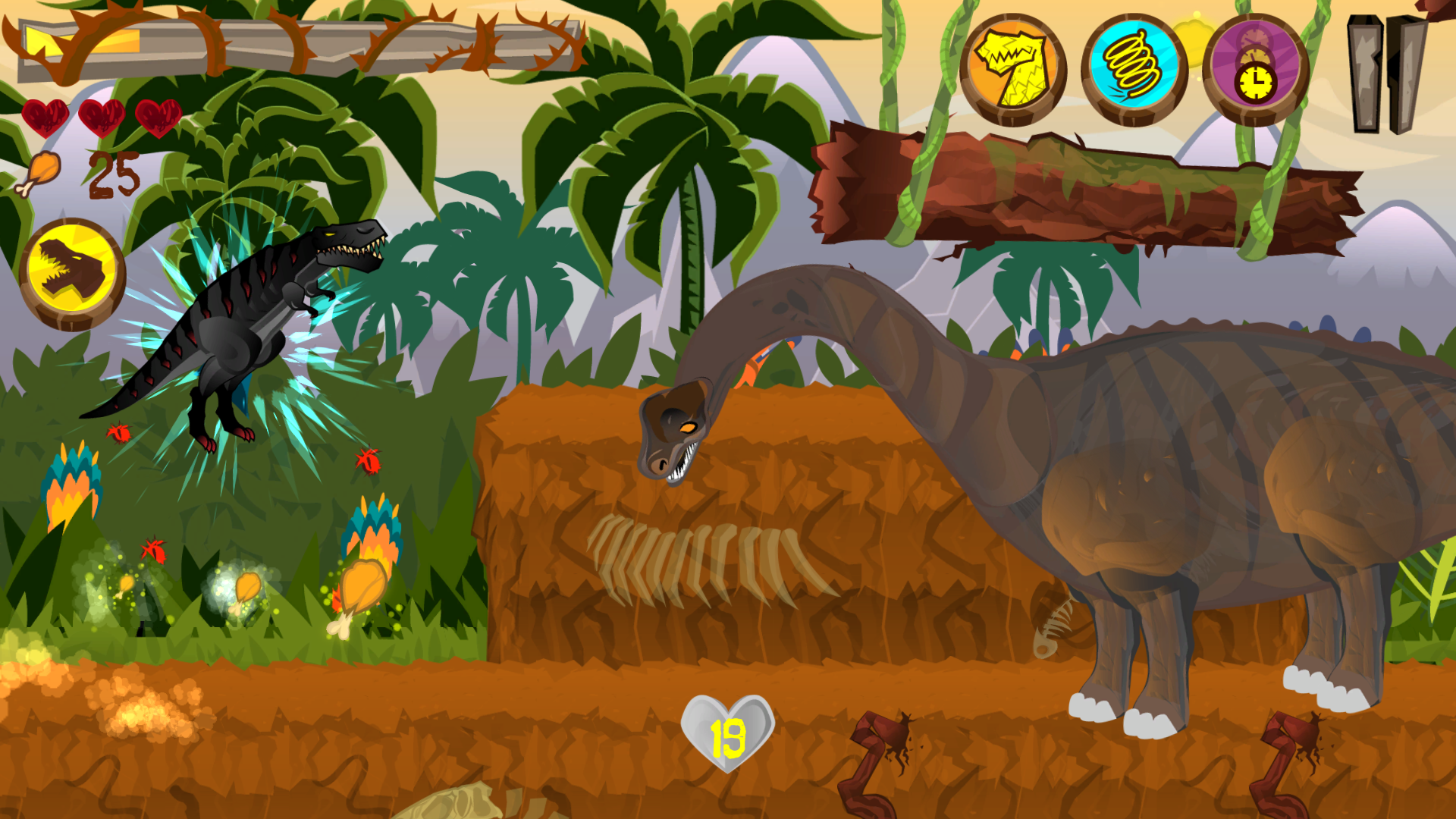The height and width of the screenshot is (819, 1456).
Task: Click the third red heart icon
Action: click(157, 118)
